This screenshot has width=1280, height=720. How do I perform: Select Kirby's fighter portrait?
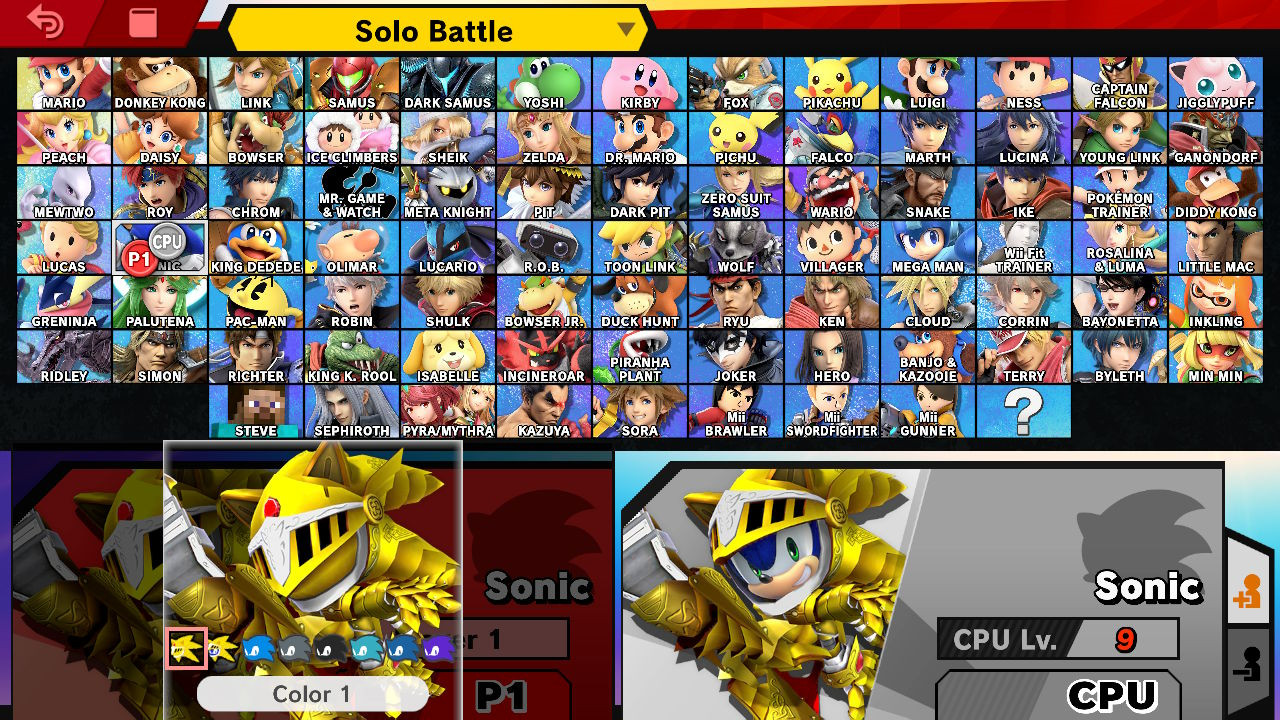coord(639,81)
